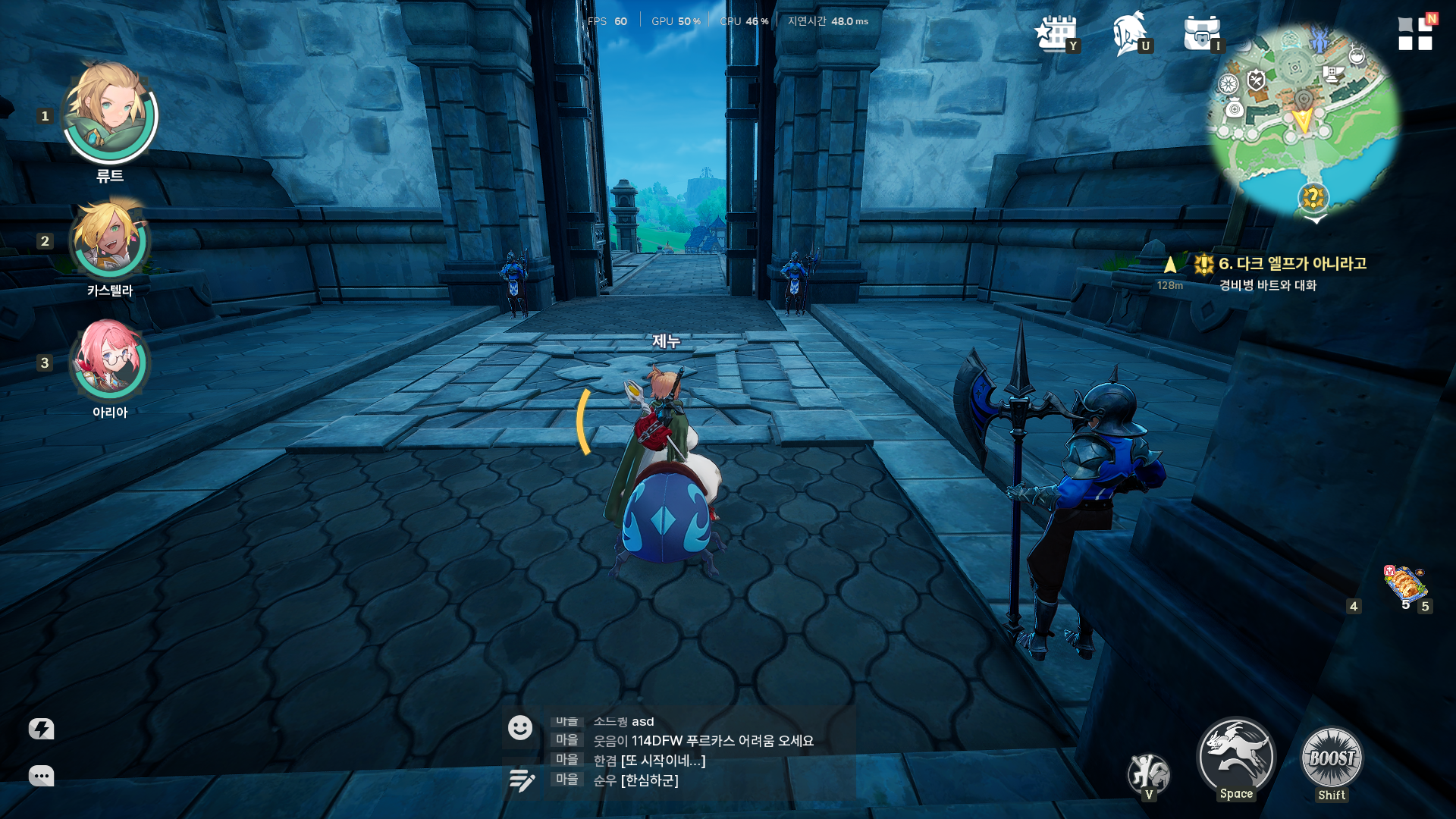Activate the BOOST mount ability
The image size is (1456, 819).
tap(1332, 758)
